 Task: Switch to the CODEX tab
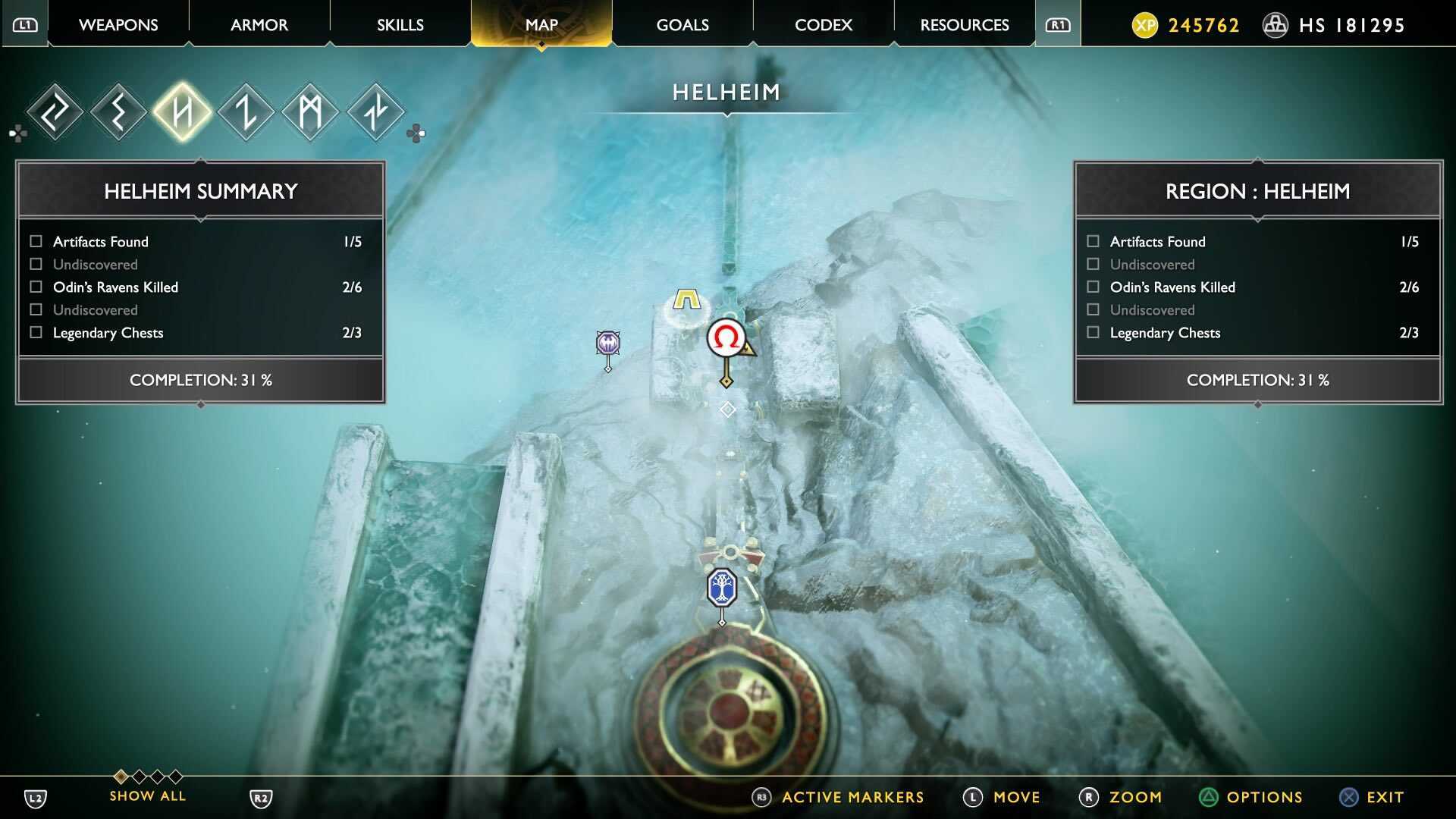pyautogui.click(x=823, y=24)
